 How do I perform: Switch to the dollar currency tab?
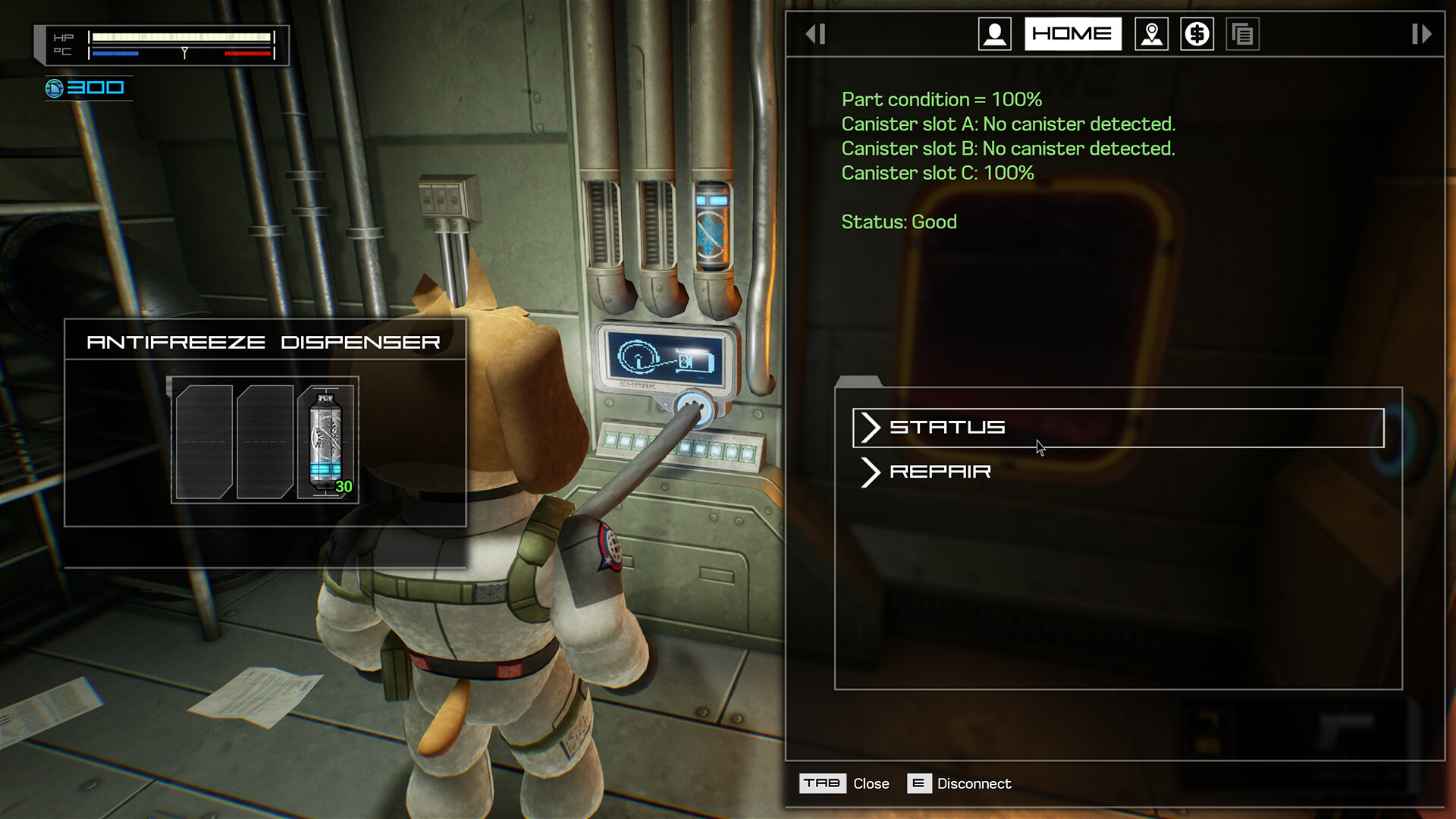point(1197,34)
